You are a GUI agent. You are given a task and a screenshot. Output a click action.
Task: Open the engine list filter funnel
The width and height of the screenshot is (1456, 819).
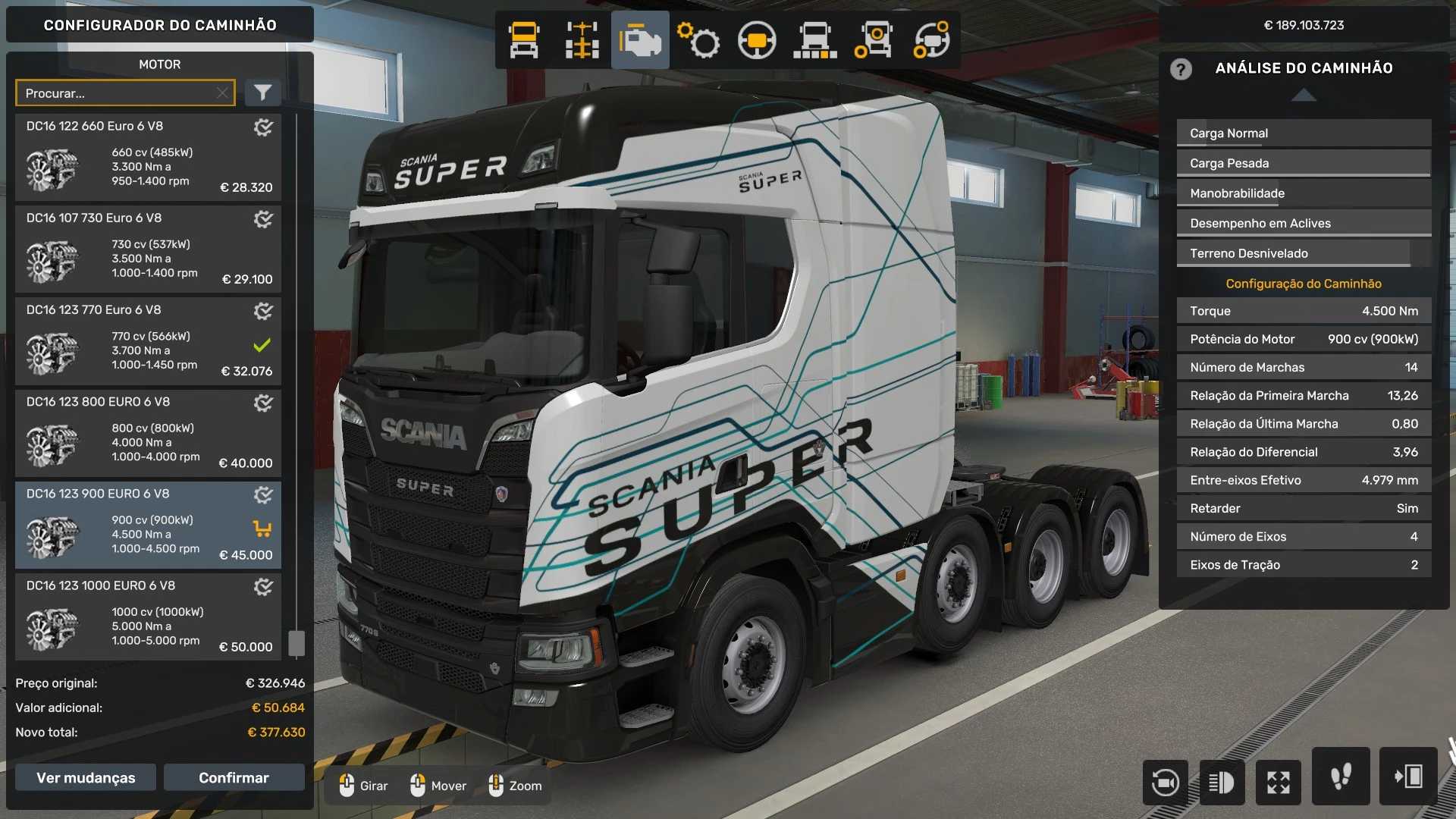[262, 93]
